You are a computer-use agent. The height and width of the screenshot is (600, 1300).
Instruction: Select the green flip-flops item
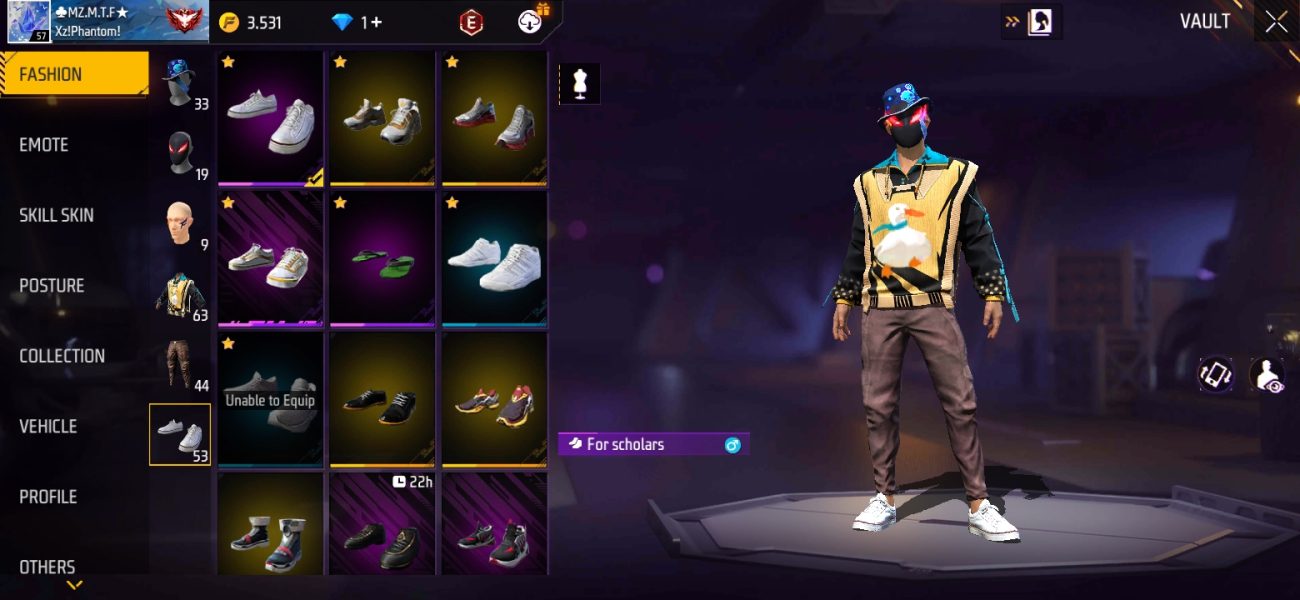[382, 258]
